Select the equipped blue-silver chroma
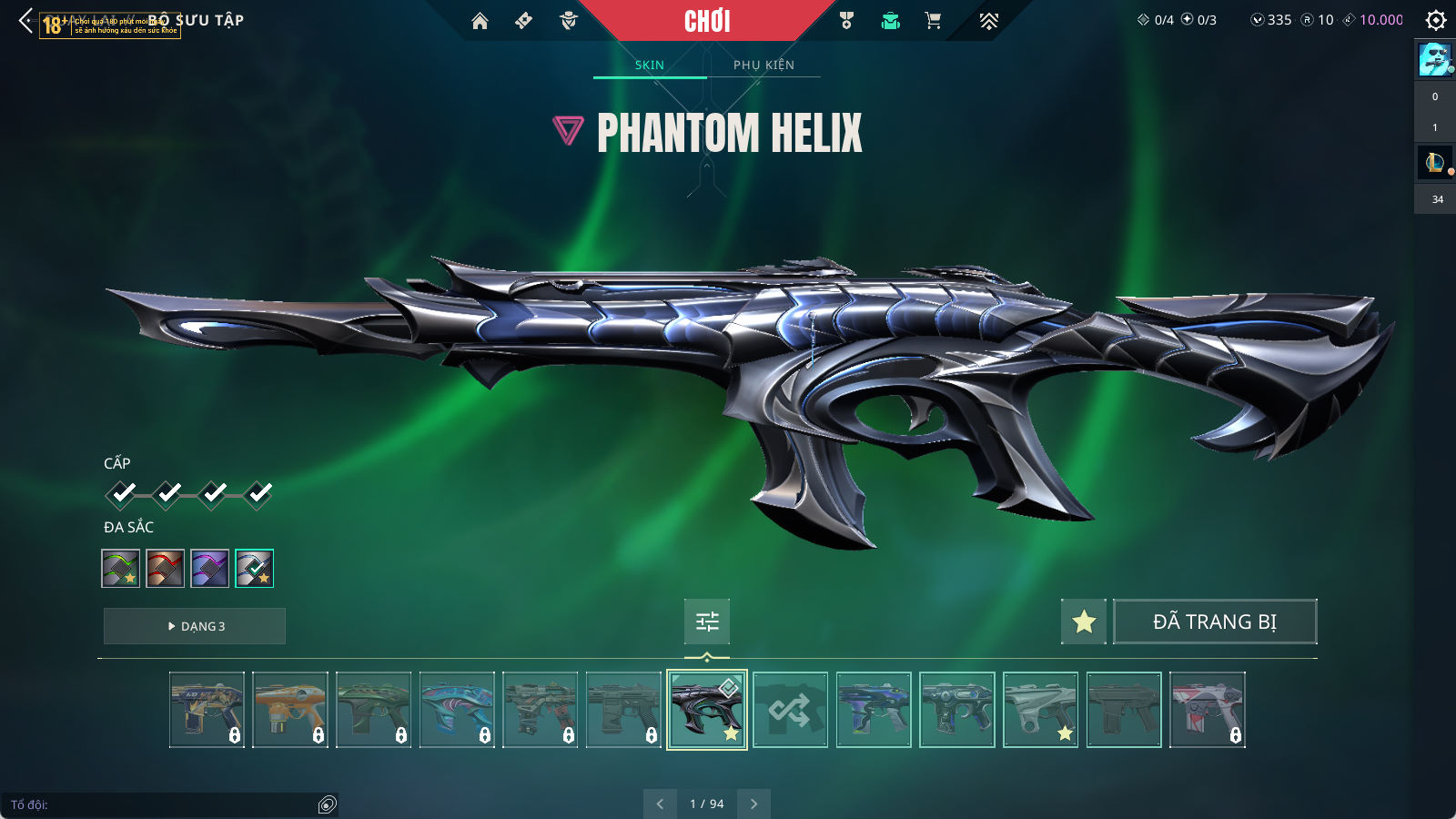1456x819 pixels. coord(254,569)
